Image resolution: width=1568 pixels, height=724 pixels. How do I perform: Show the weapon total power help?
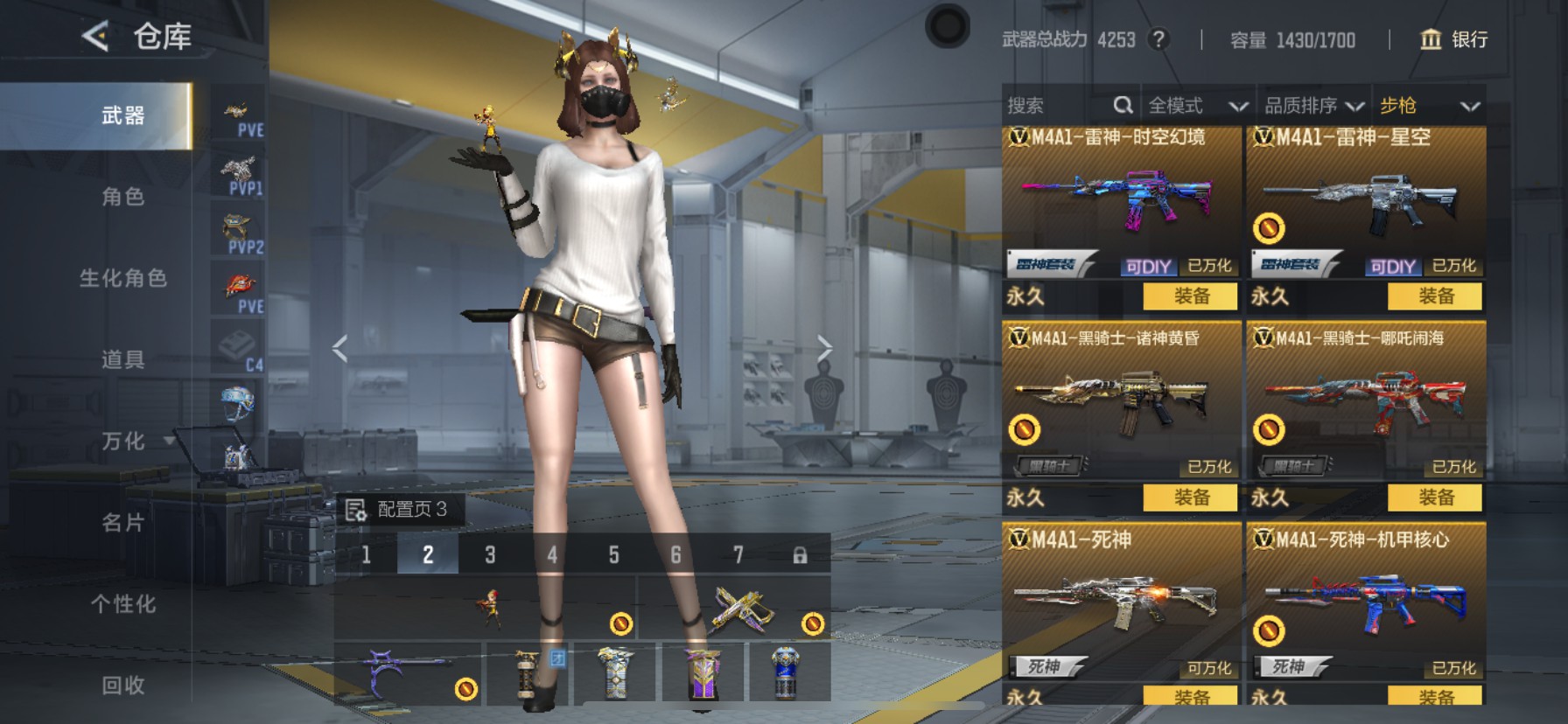1158,39
